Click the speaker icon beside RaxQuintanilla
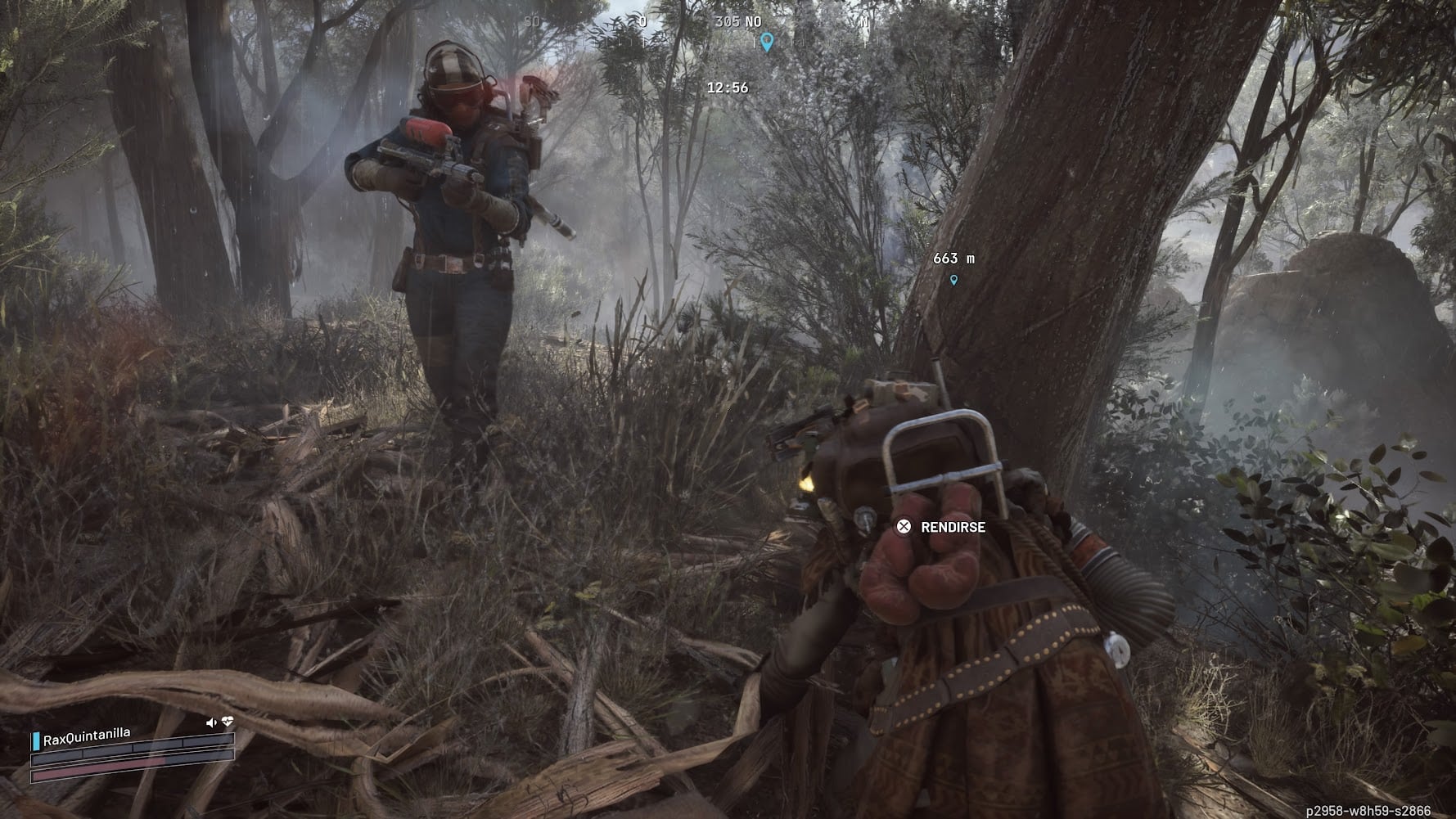 tap(211, 722)
